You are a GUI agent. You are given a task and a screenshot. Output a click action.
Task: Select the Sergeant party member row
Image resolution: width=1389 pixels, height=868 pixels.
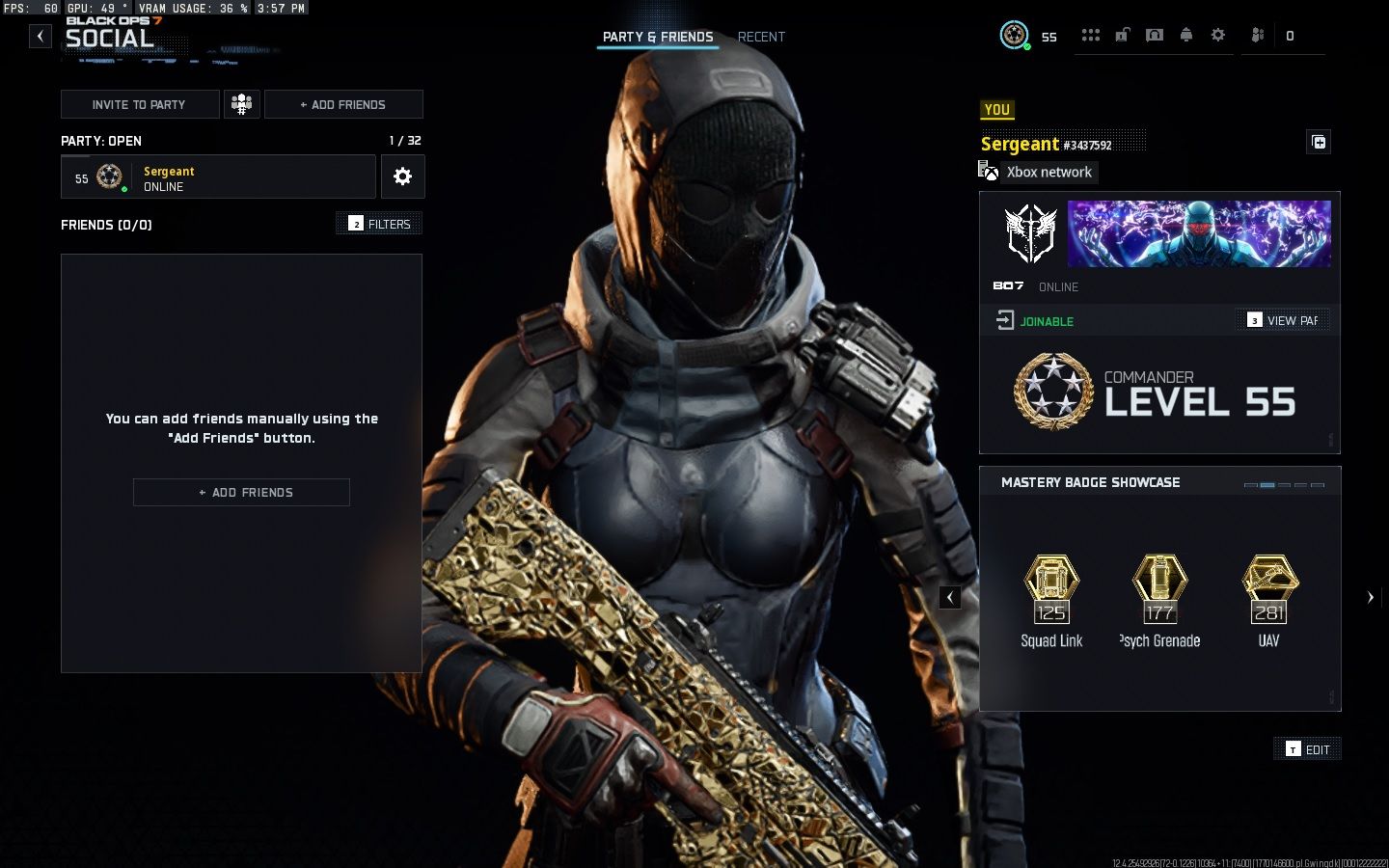[x=218, y=177]
